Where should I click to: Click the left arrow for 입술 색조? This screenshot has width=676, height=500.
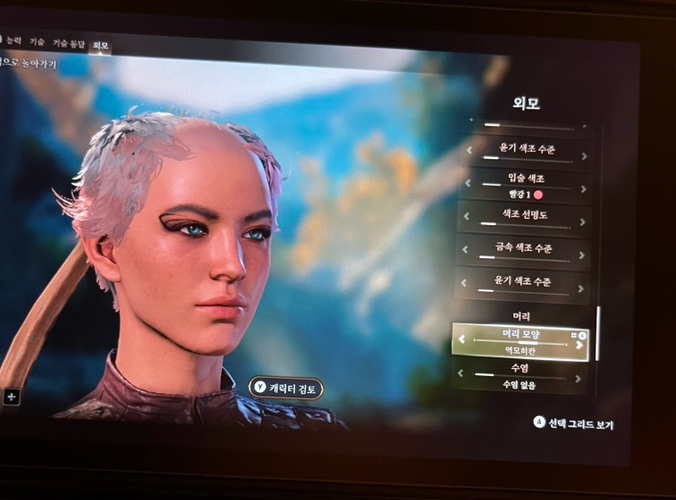tap(469, 183)
